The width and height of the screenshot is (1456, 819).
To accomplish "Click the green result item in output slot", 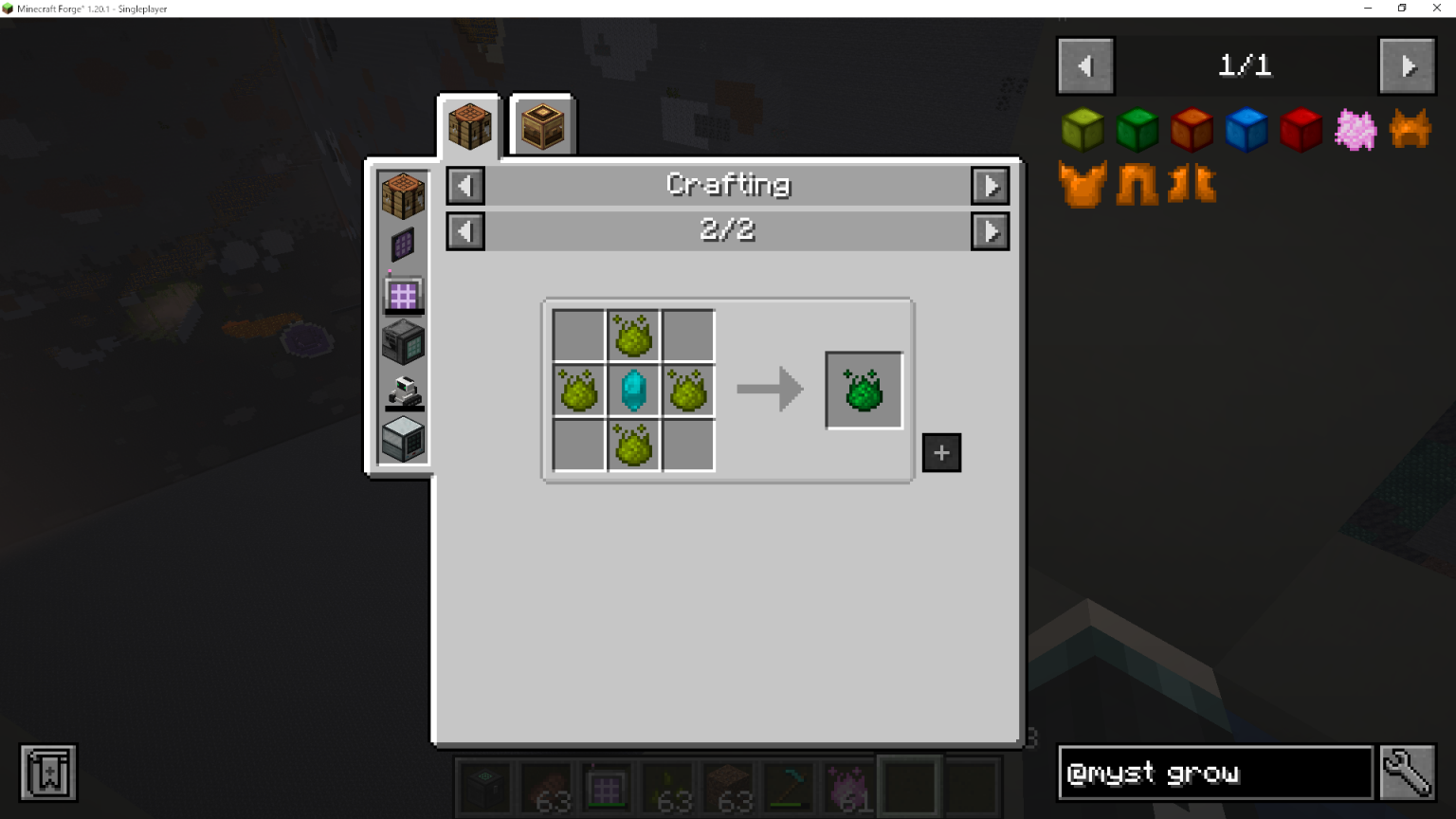I will click(863, 389).
